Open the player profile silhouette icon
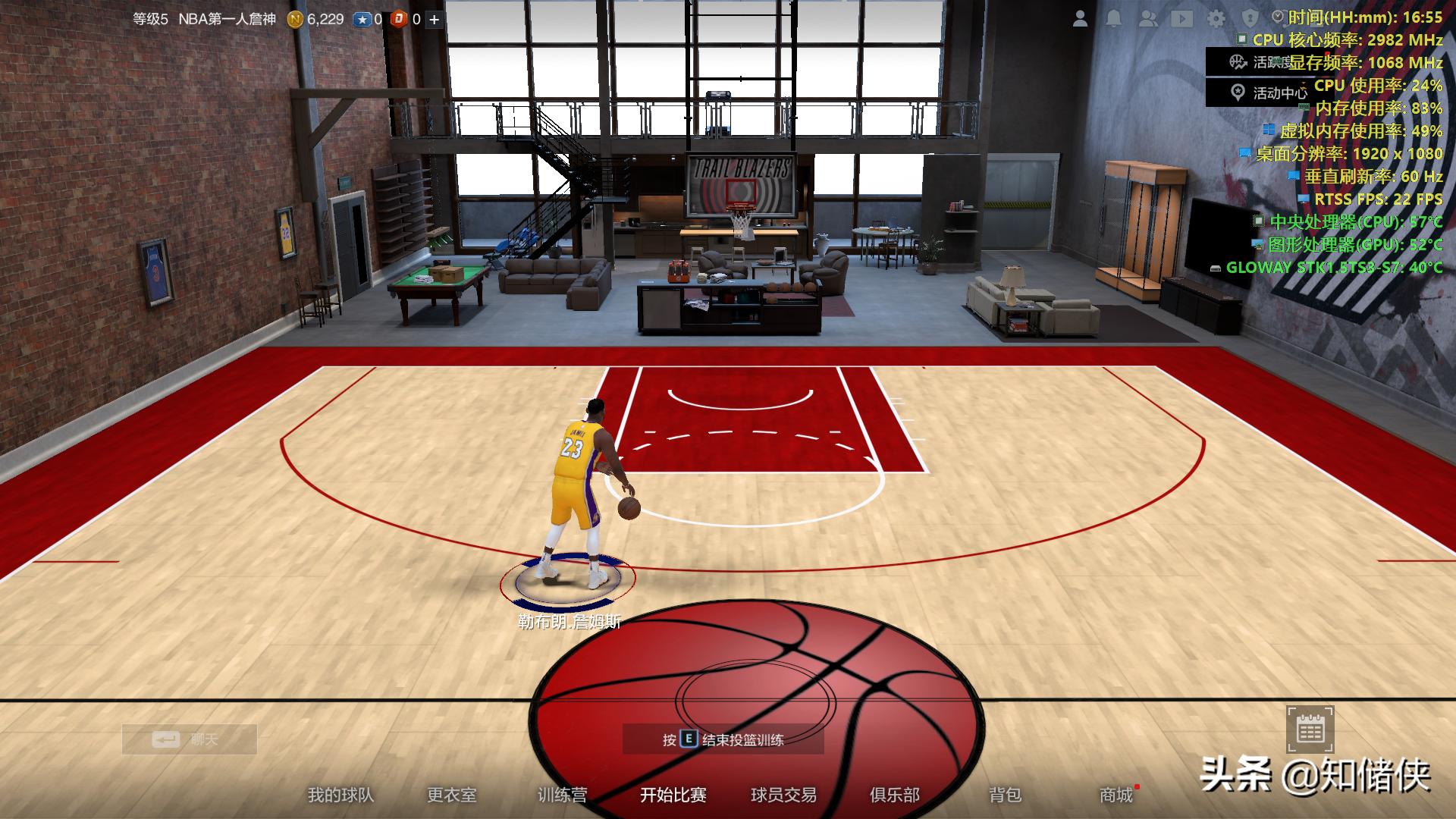The width and height of the screenshot is (1456, 819). pos(1081,19)
